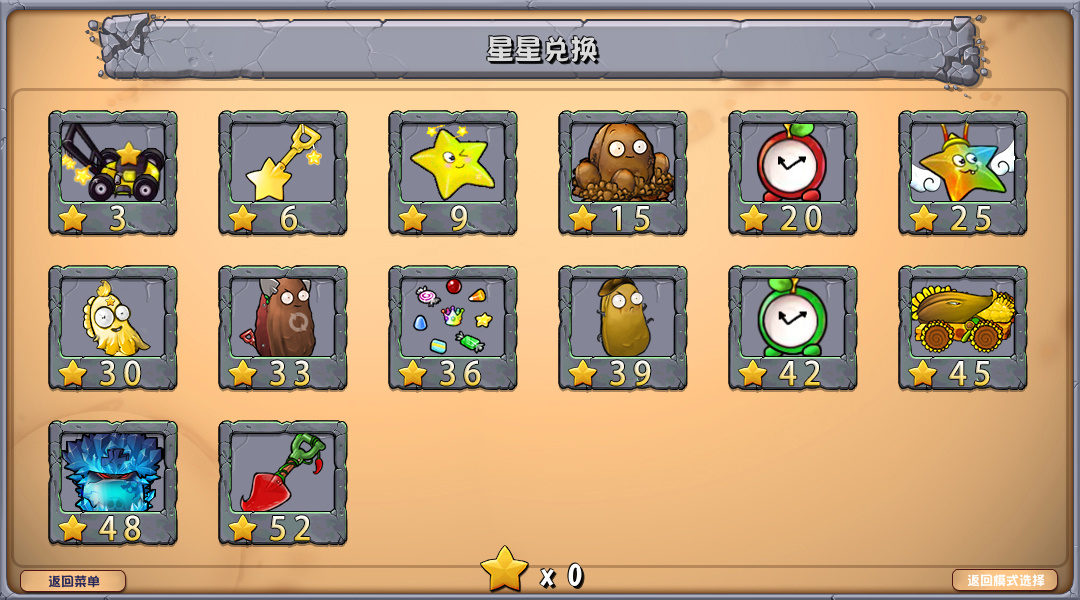
Task: Go back via 返回模式选择 button
Action: pyautogui.click(x=1005, y=580)
